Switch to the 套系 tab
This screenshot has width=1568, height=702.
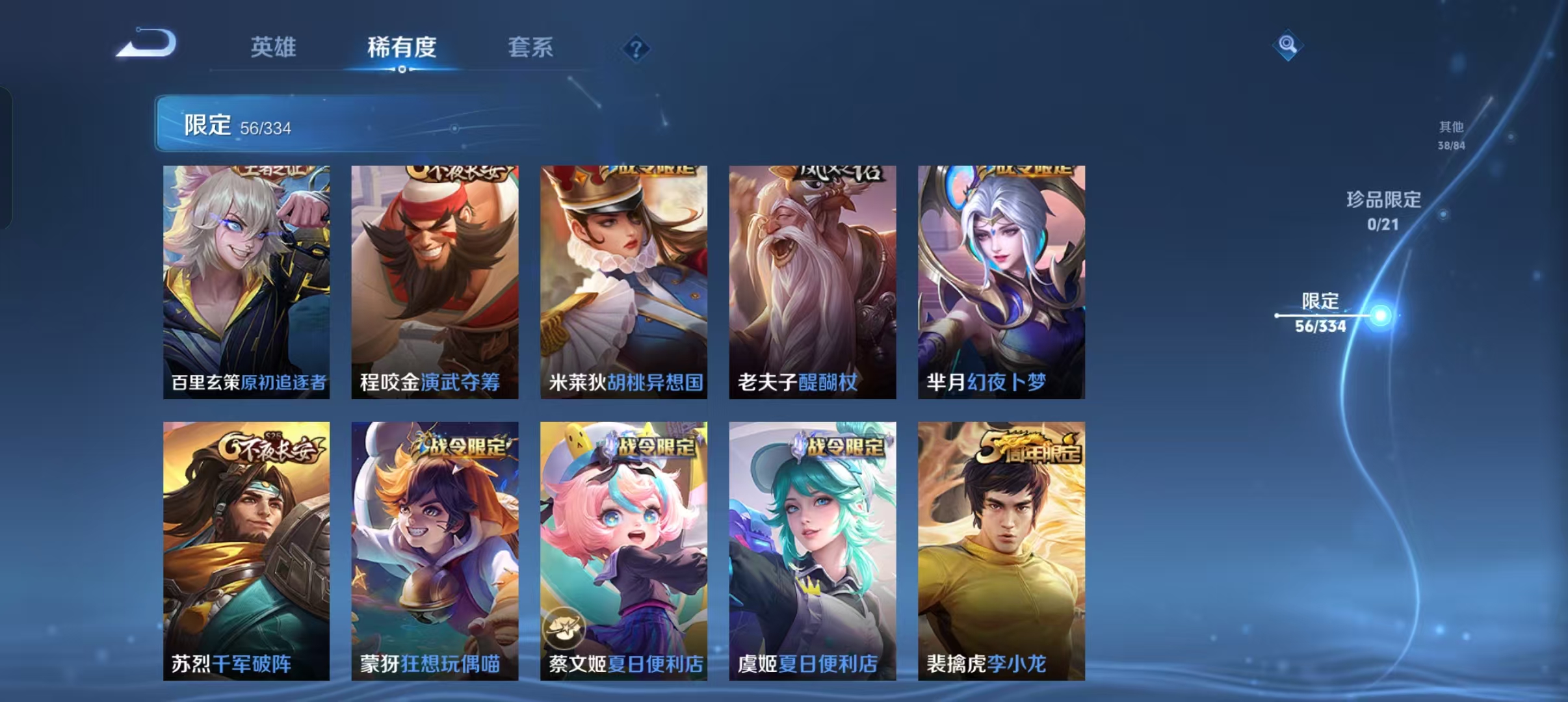pos(530,47)
